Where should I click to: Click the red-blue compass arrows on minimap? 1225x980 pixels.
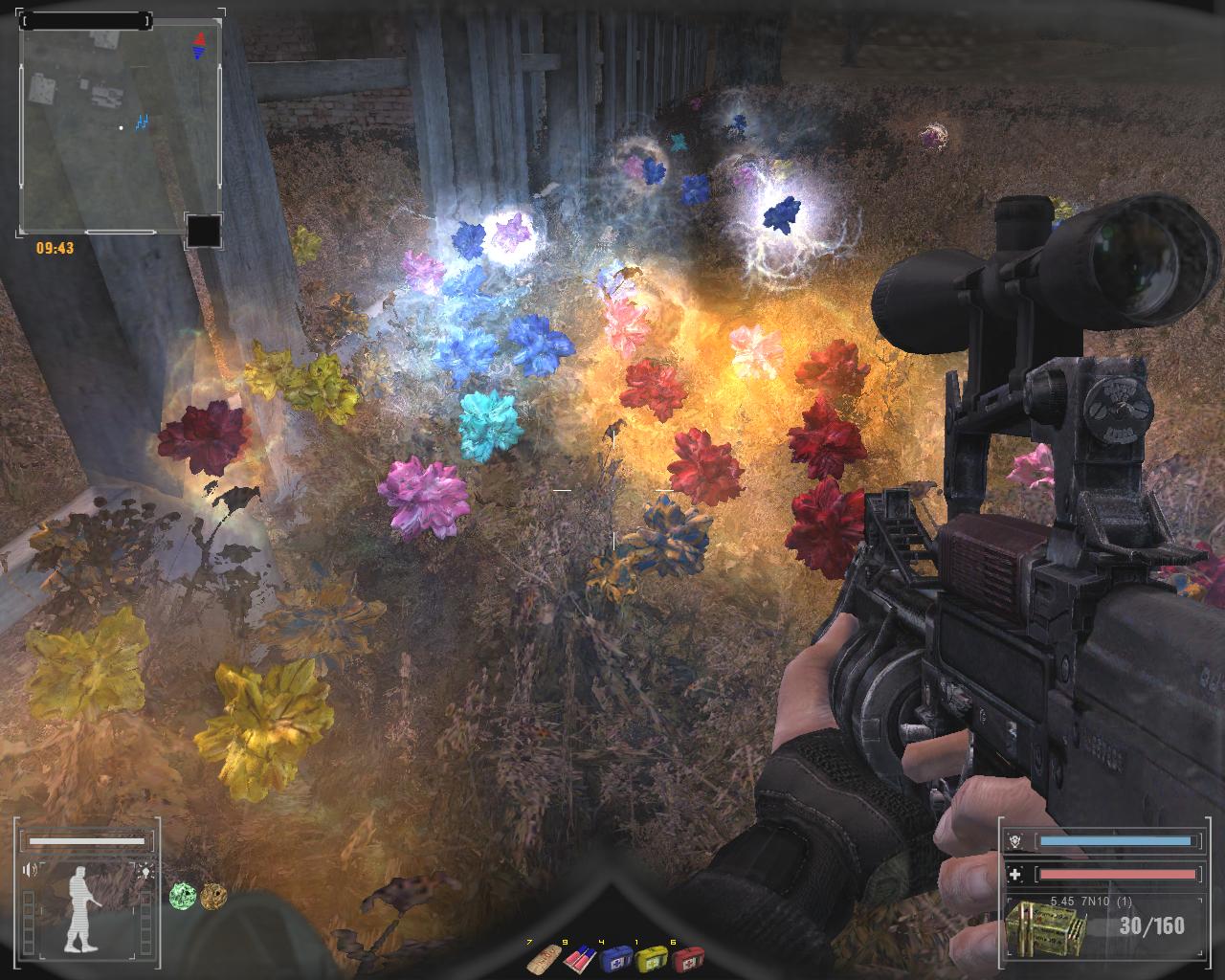pos(200,45)
